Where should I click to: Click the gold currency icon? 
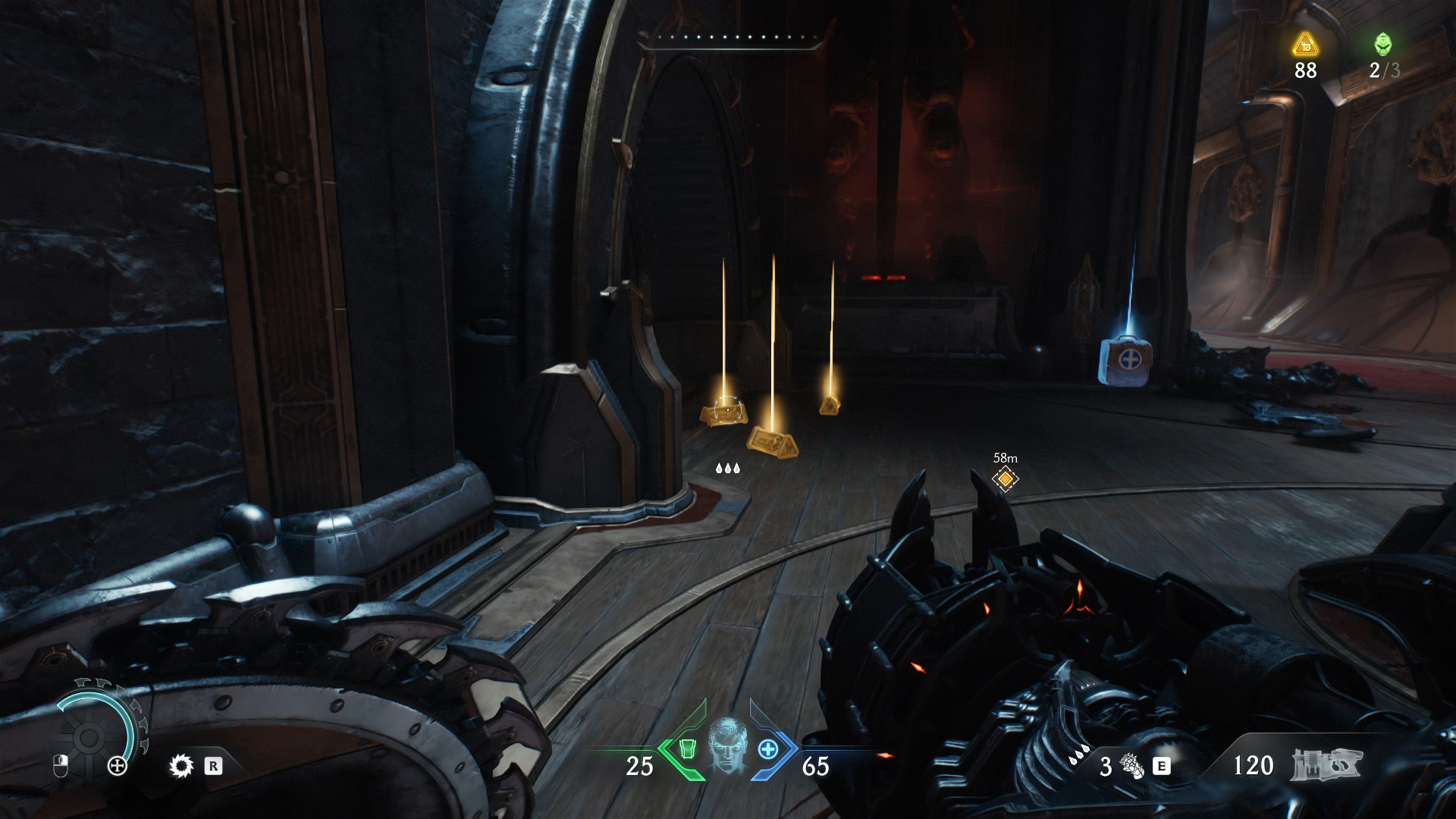click(1305, 45)
